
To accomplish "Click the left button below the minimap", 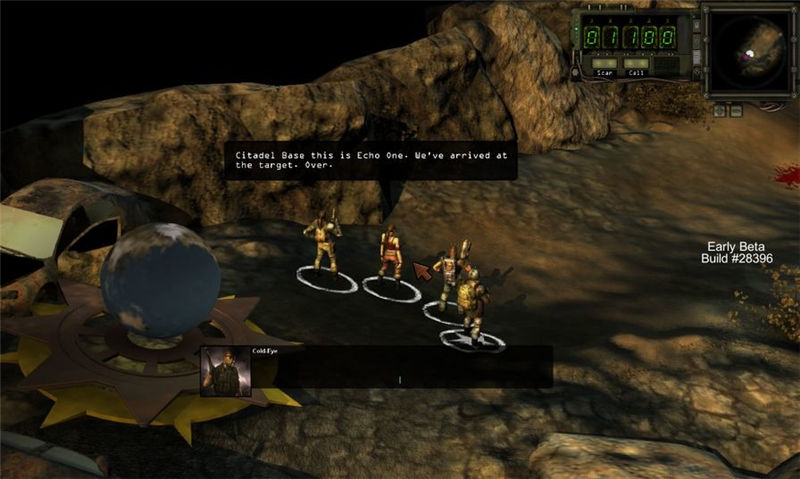I will 718,111.
